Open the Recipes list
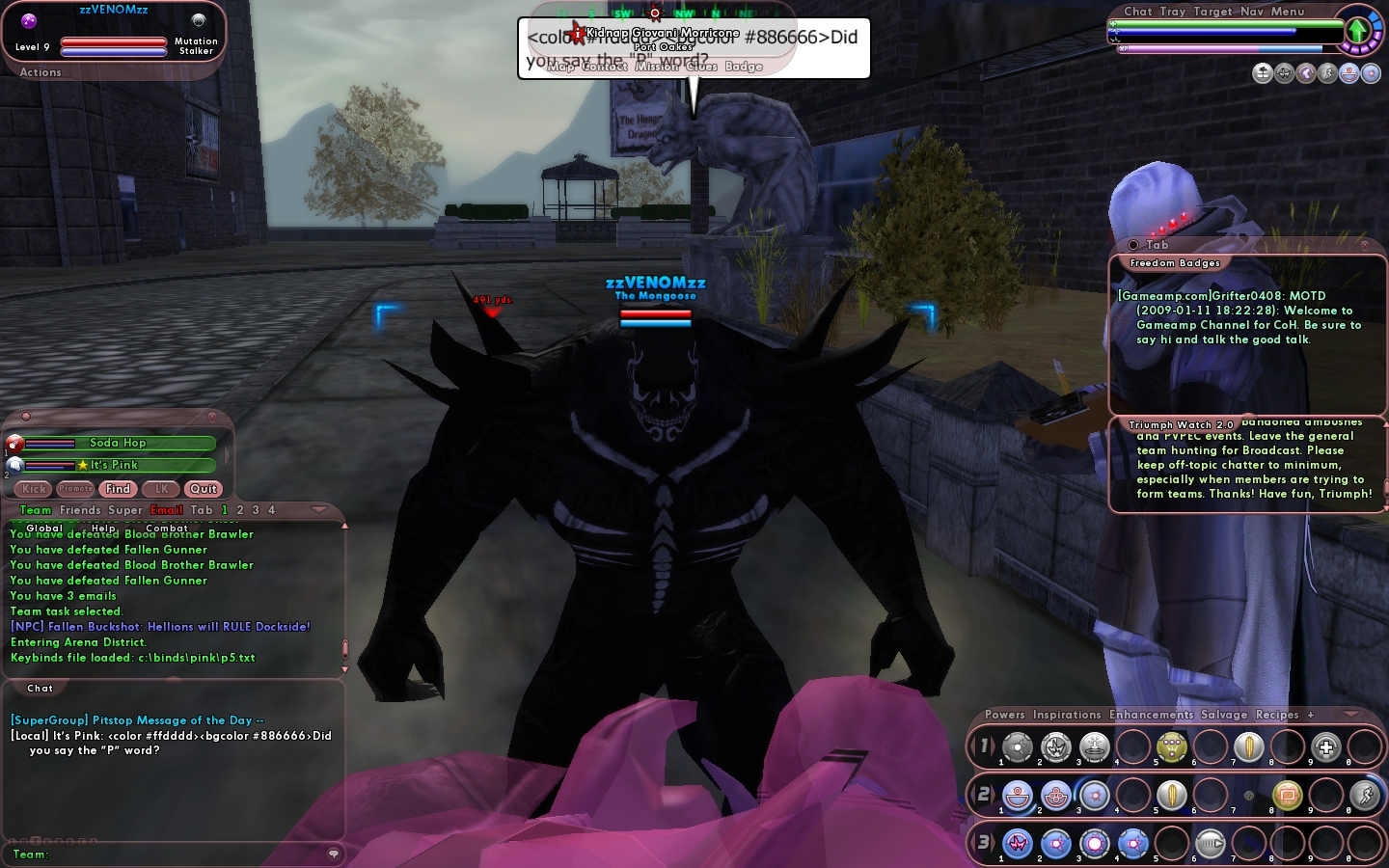Image resolution: width=1389 pixels, height=868 pixels. point(1277,715)
